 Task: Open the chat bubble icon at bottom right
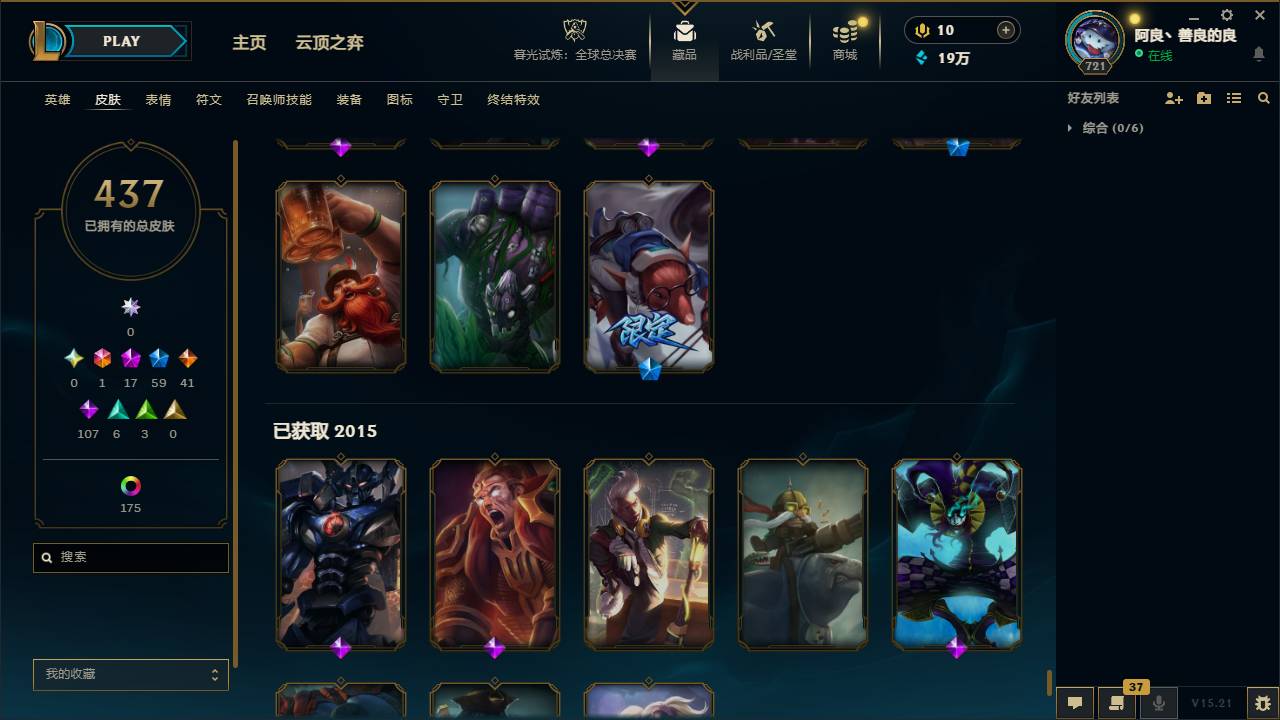pyautogui.click(x=1075, y=703)
